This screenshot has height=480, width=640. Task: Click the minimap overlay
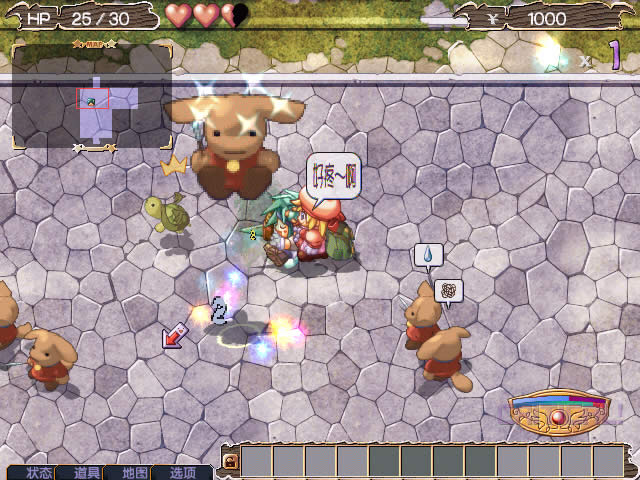[x=92, y=97]
